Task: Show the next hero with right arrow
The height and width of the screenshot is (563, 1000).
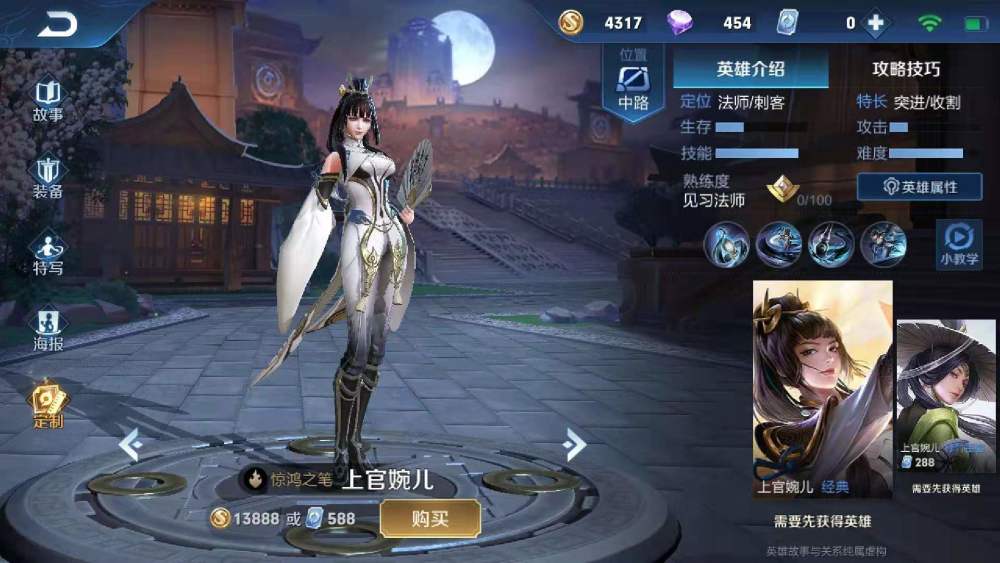Action: tap(574, 443)
